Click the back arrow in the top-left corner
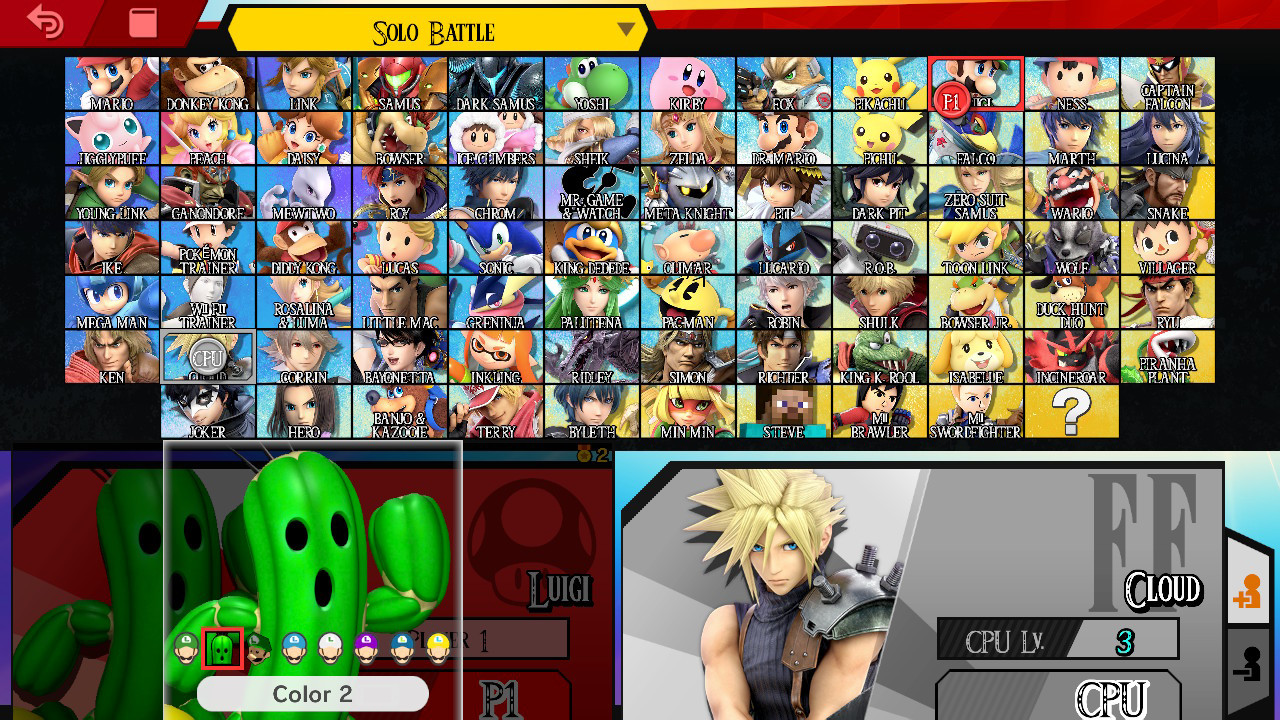The width and height of the screenshot is (1280, 720). [x=45, y=22]
